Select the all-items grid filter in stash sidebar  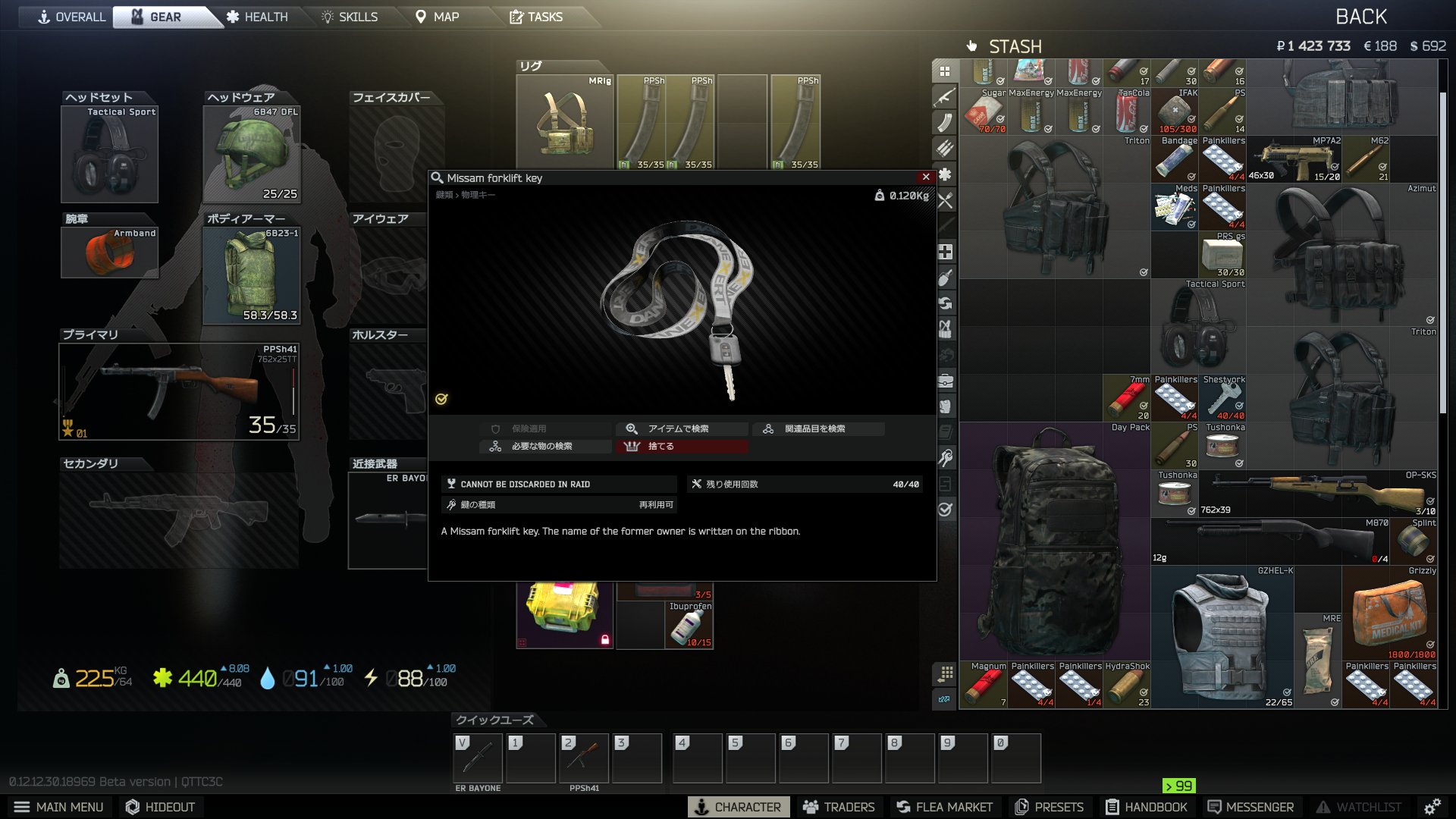click(x=945, y=71)
